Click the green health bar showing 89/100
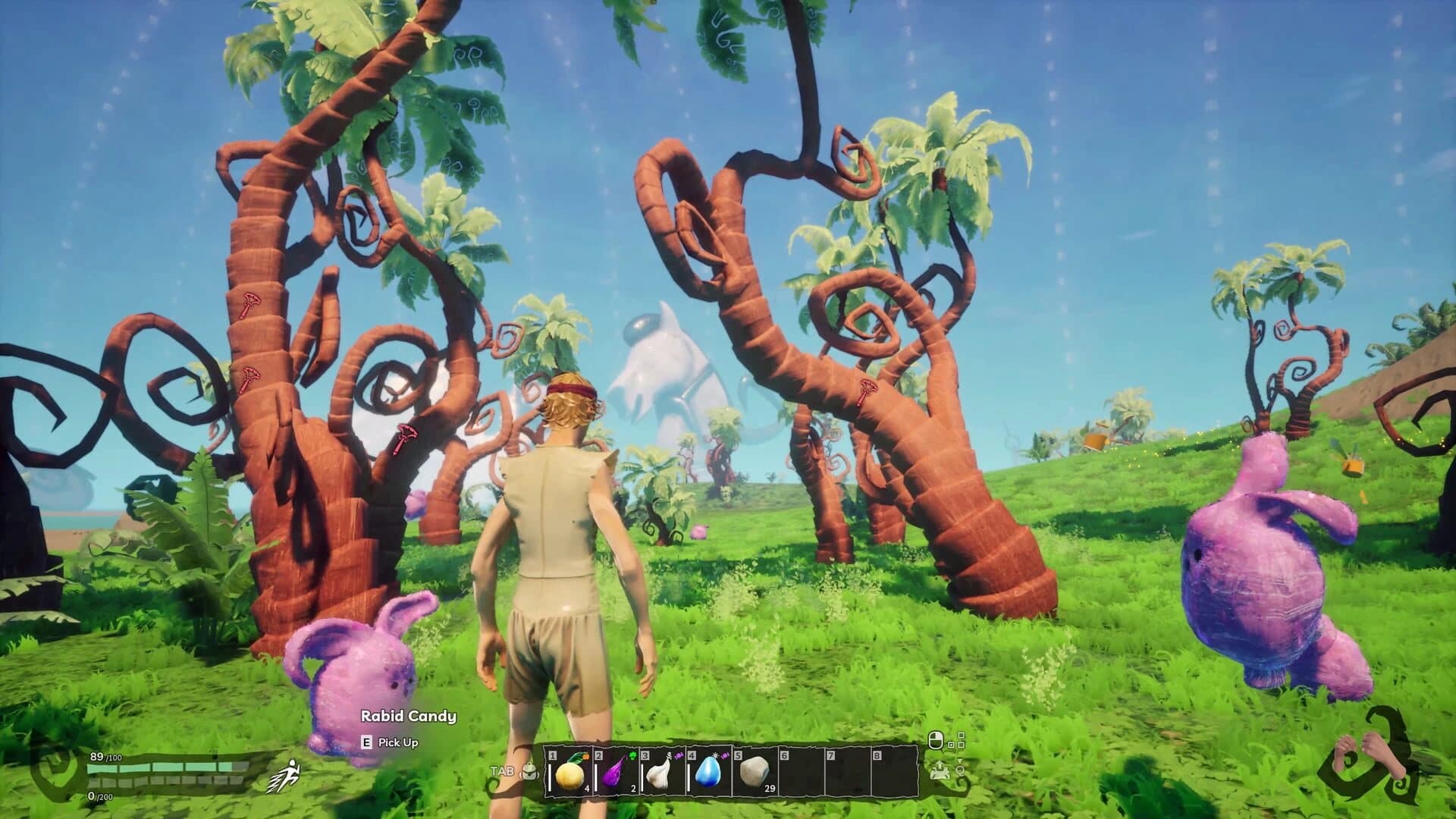Screen dimensions: 1456x819 click(x=163, y=767)
